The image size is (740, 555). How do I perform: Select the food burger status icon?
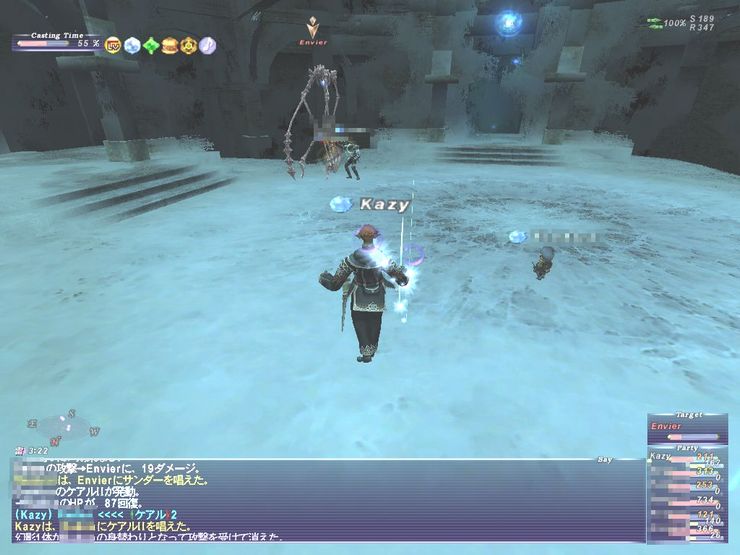click(169, 45)
